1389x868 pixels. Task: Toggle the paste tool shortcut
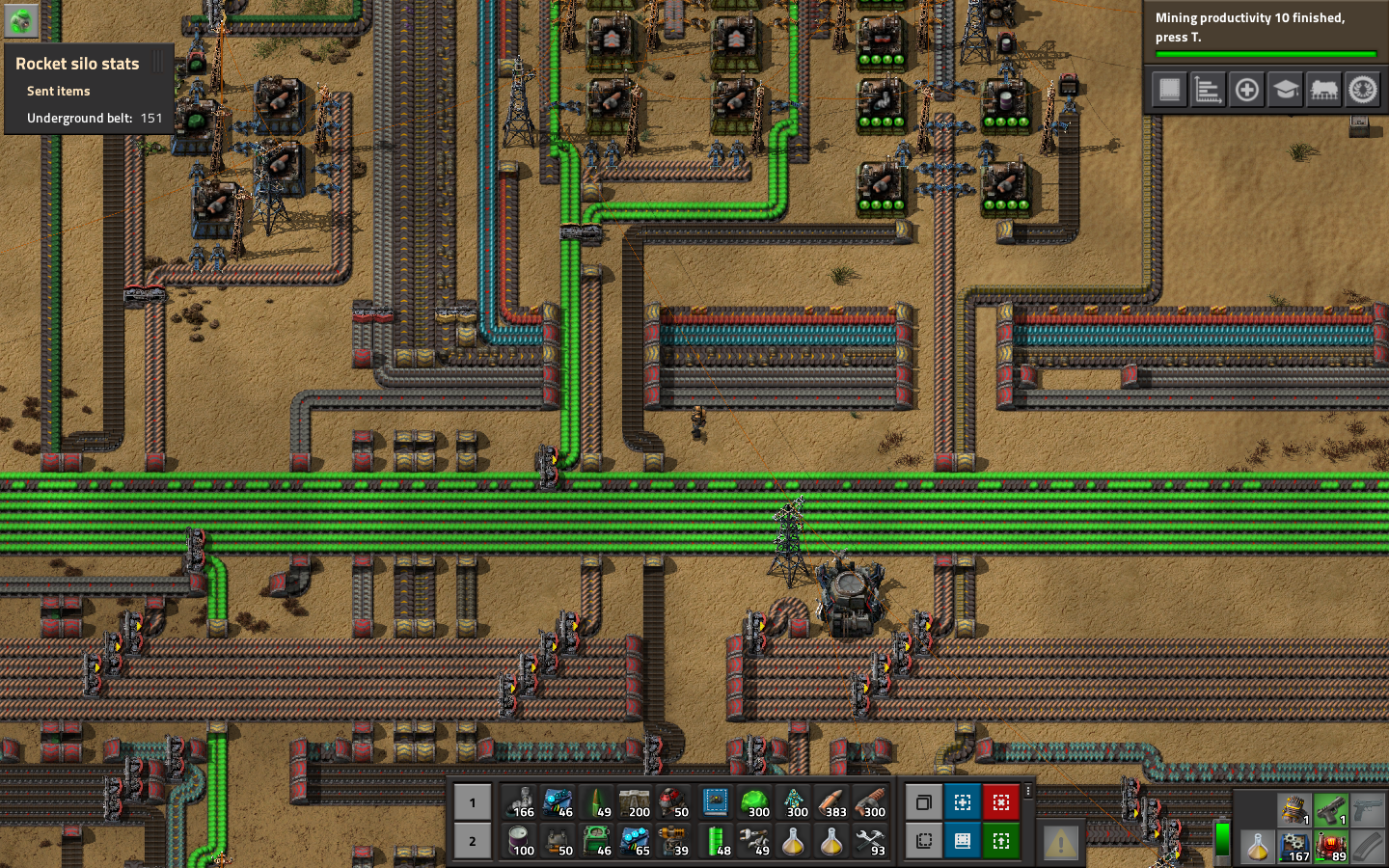[924, 841]
